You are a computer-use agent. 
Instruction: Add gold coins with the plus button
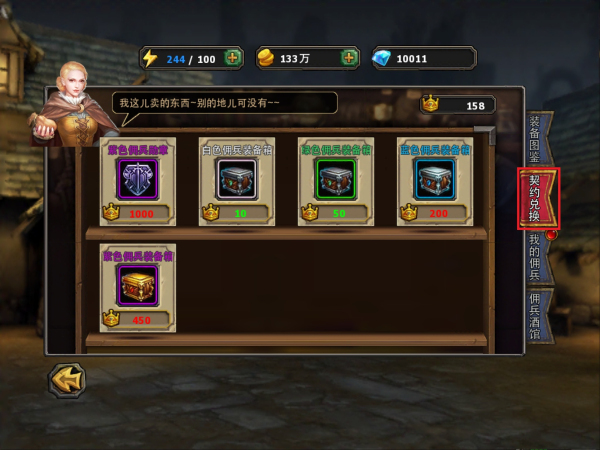pyautogui.click(x=349, y=58)
